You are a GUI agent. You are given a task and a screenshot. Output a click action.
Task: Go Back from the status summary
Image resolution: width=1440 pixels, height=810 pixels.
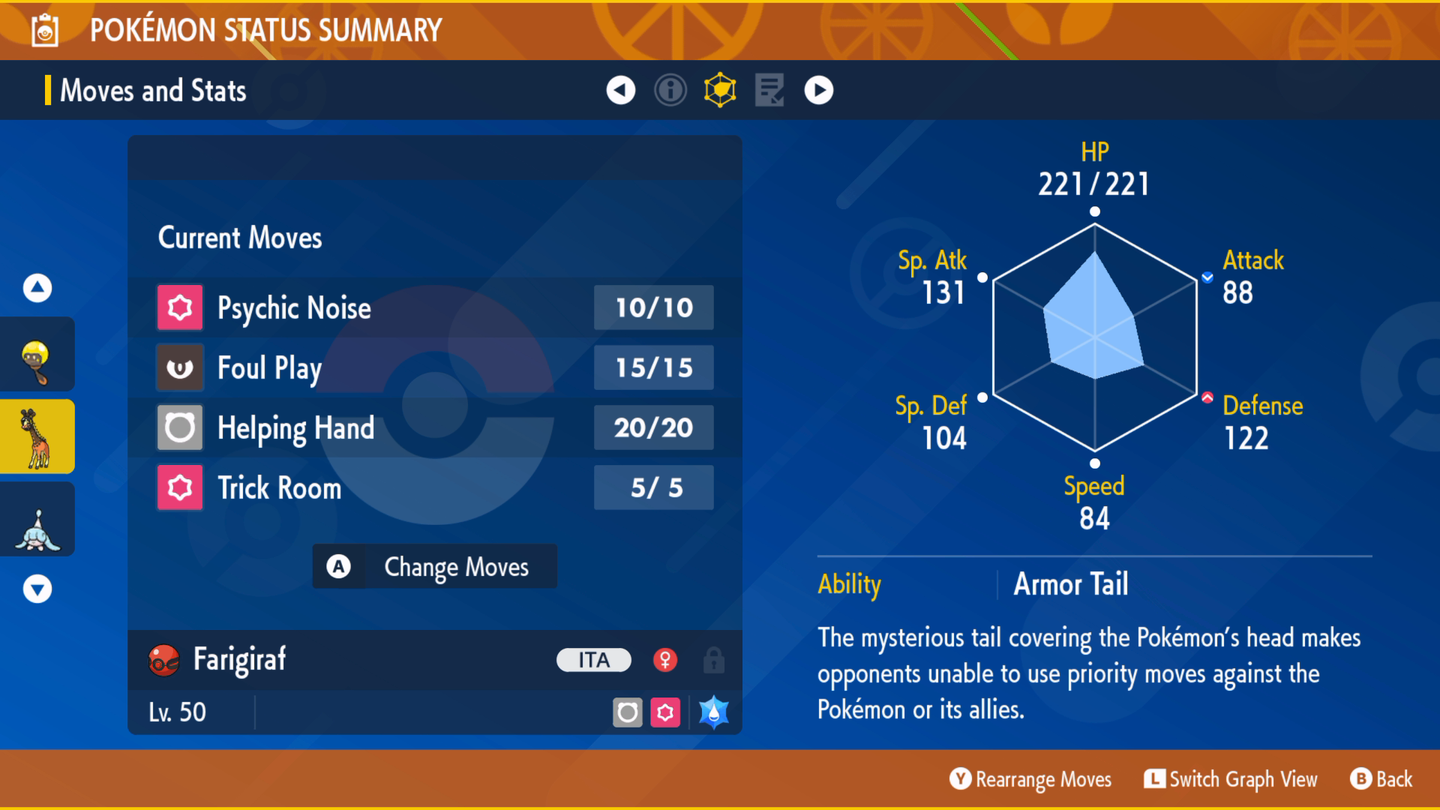tap(1381, 779)
